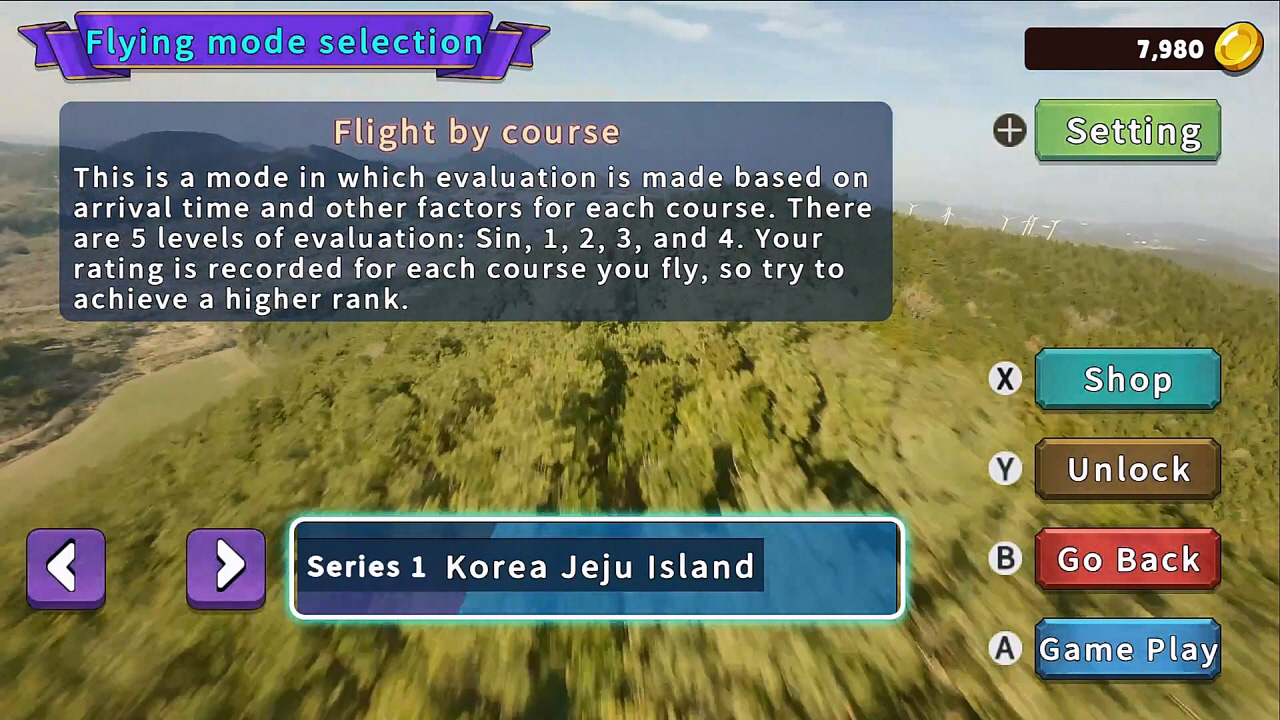Click the plus icon beside Setting
The image size is (1280, 720).
tap(1008, 130)
